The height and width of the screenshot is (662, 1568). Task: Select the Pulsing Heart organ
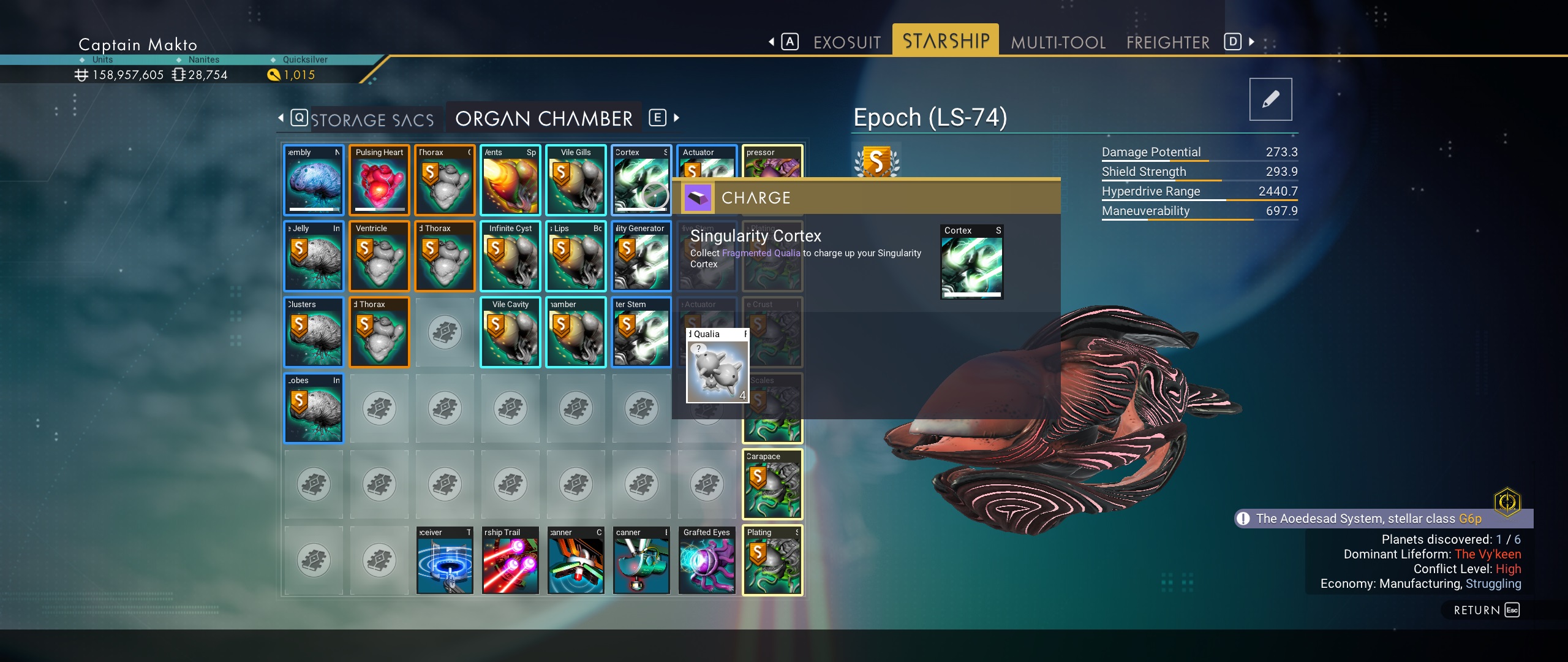[379, 181]
